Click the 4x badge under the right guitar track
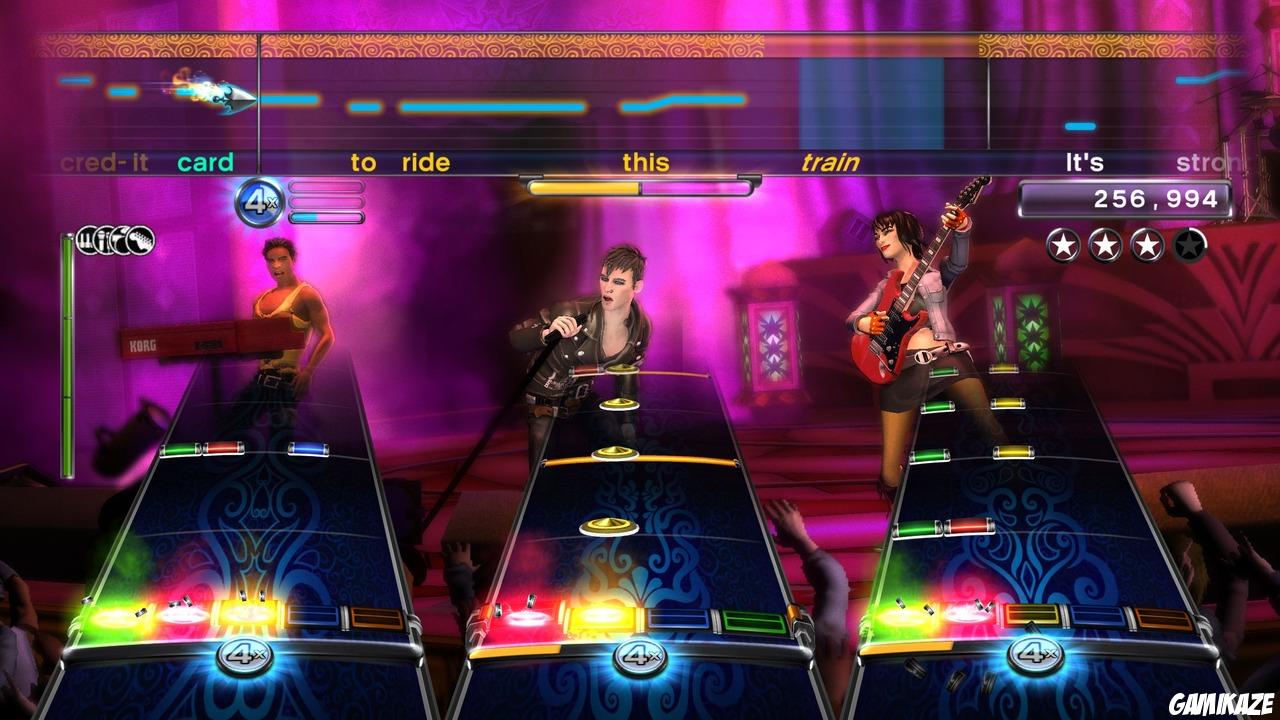This screenshot has width=1280, height=720. (1036, 656)
